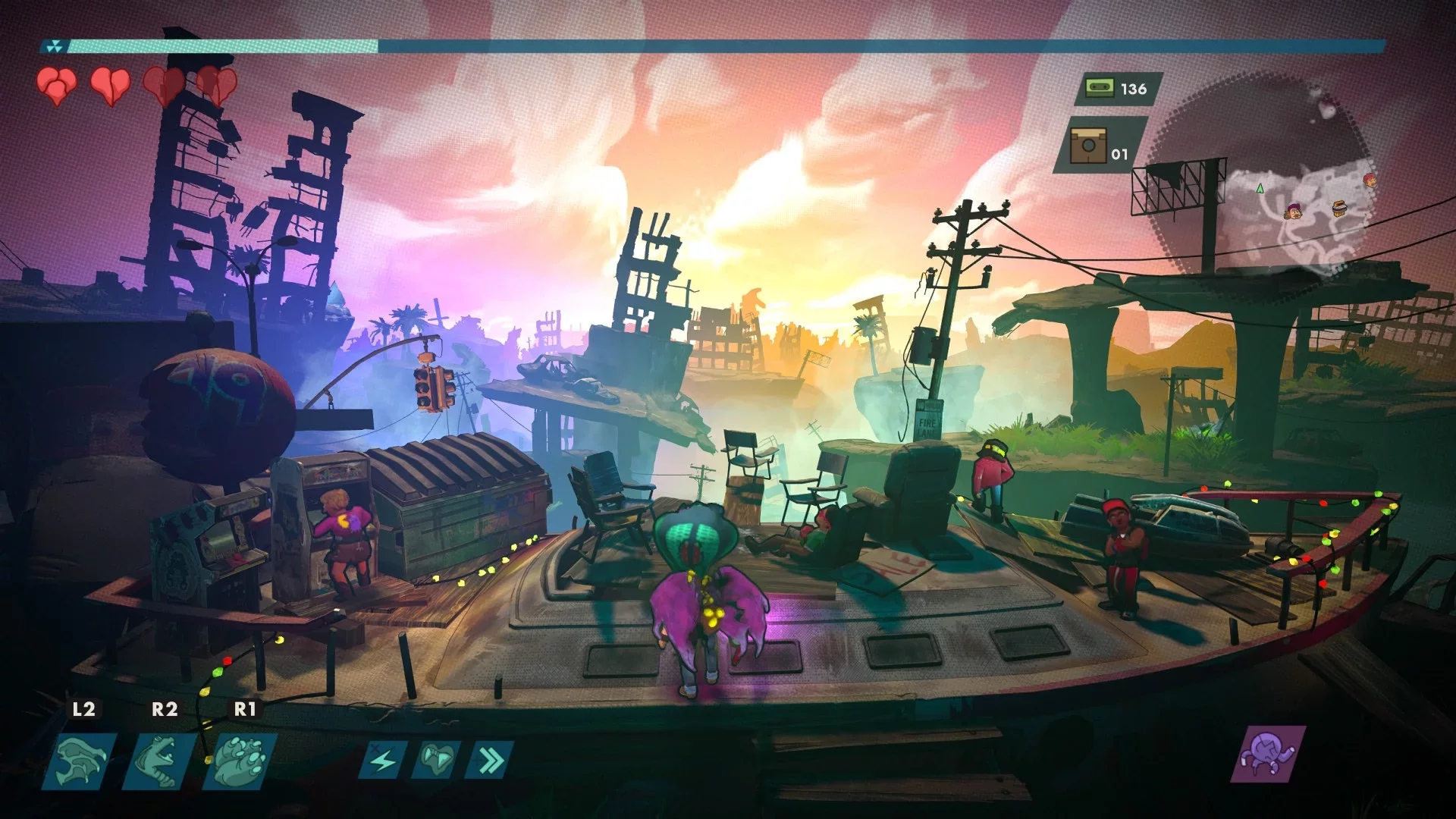This screenshot has width=1456, height=819.
Task: Click the treasure chest marker on the minimap
Action: click(x=1339, y=209)
